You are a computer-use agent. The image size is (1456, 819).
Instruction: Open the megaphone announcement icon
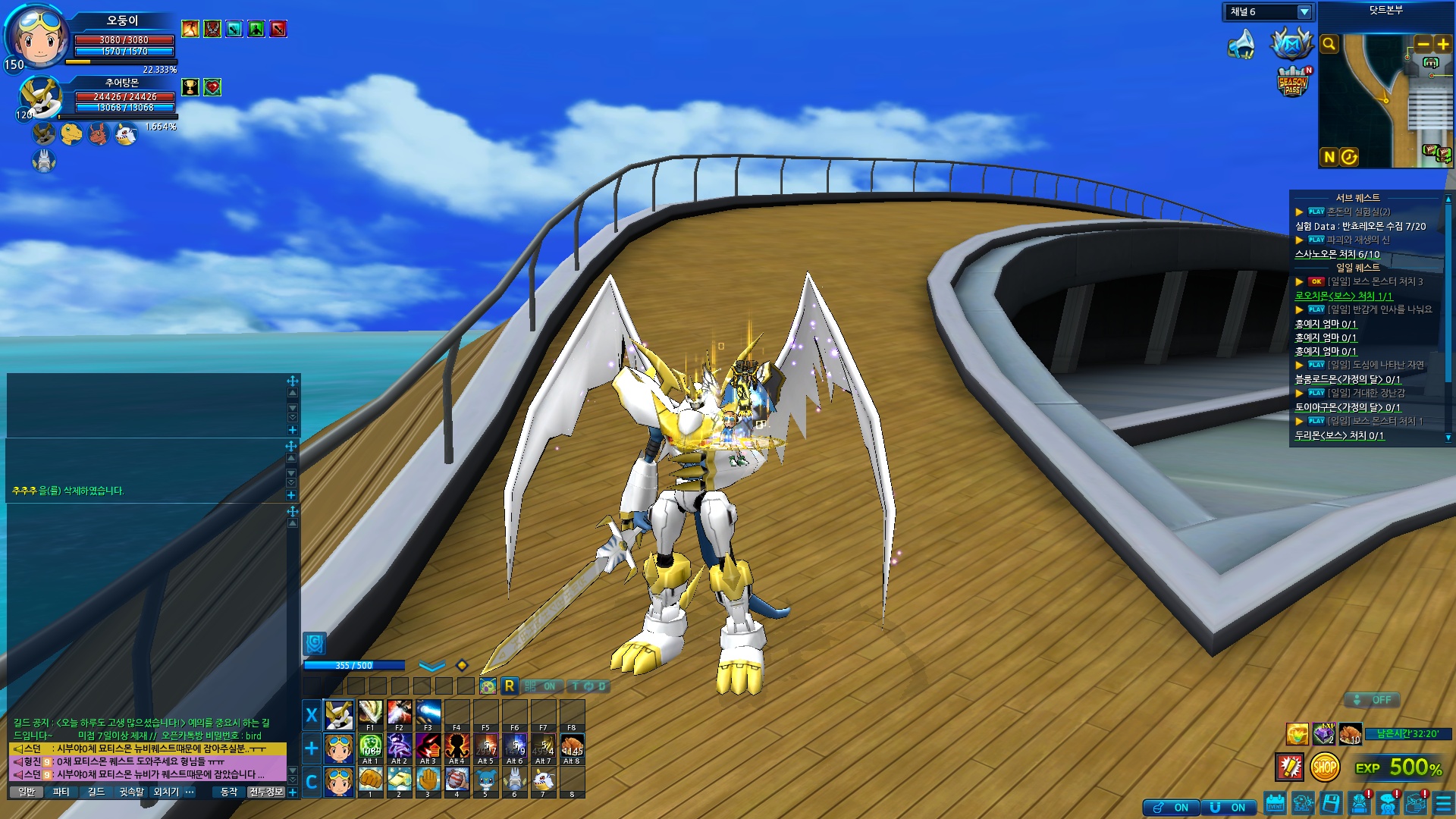pyautogui.click(x=1241, y=44)
